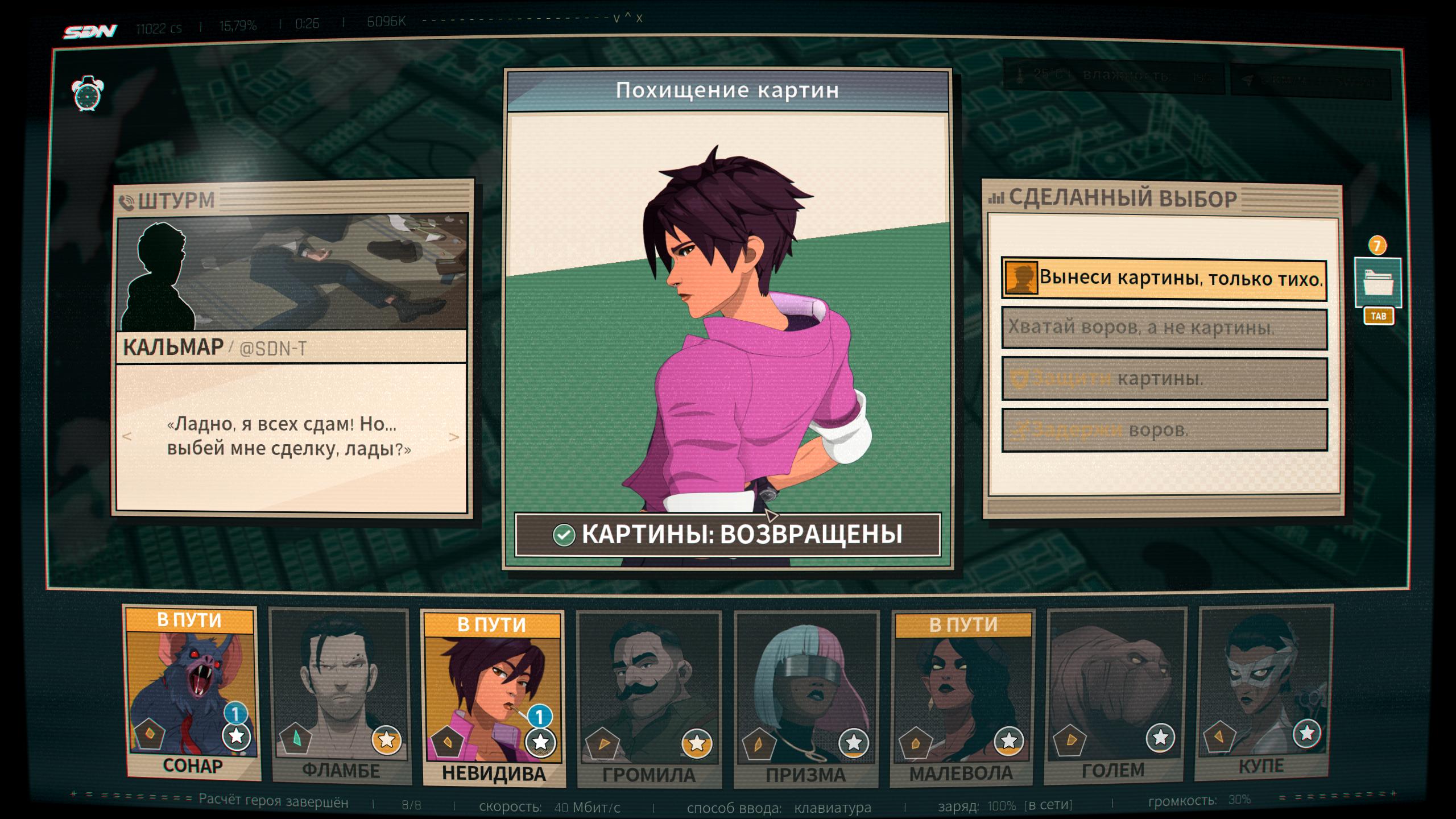Pick the Невидива hero card

click(x=493, y=700)
